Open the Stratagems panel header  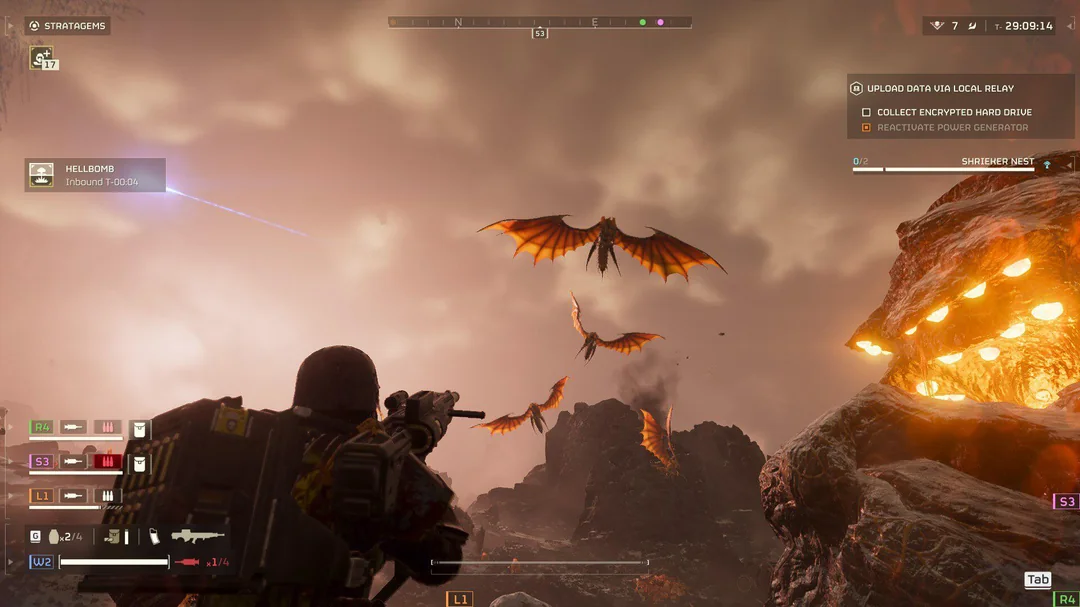68,26
